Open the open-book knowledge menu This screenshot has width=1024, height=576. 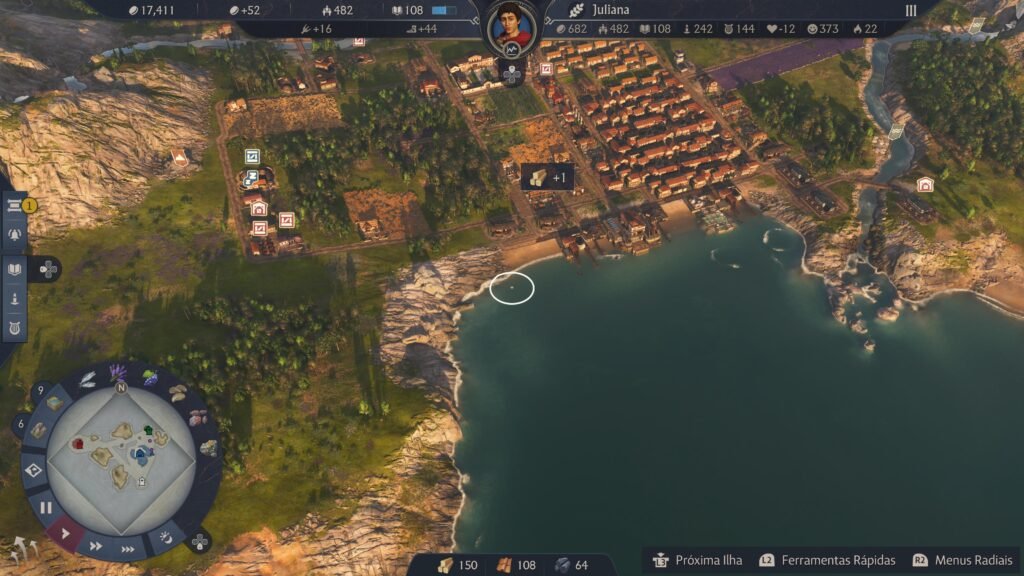16,269
